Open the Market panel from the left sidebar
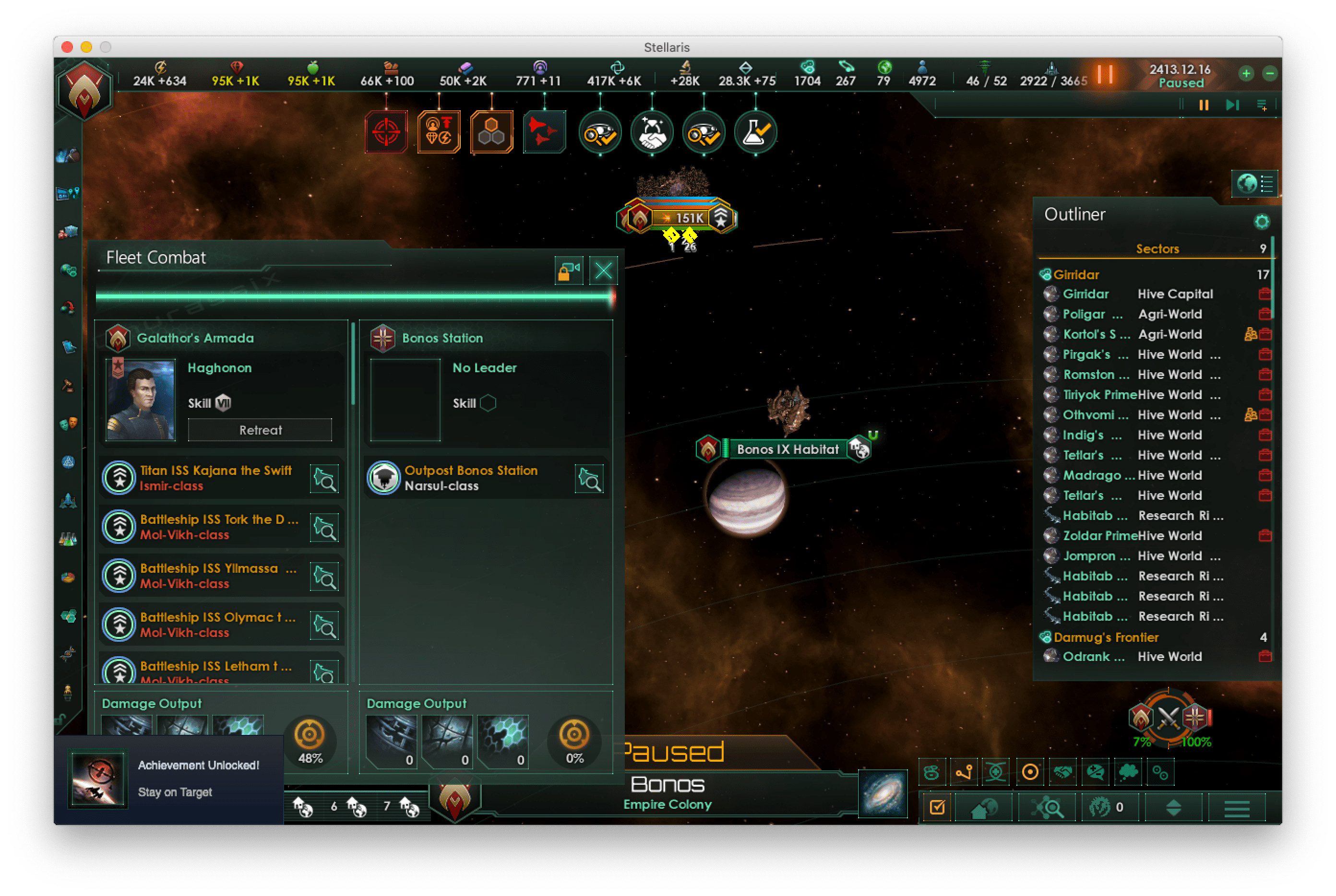The image size is (1336, 896). tap(69, 232)
